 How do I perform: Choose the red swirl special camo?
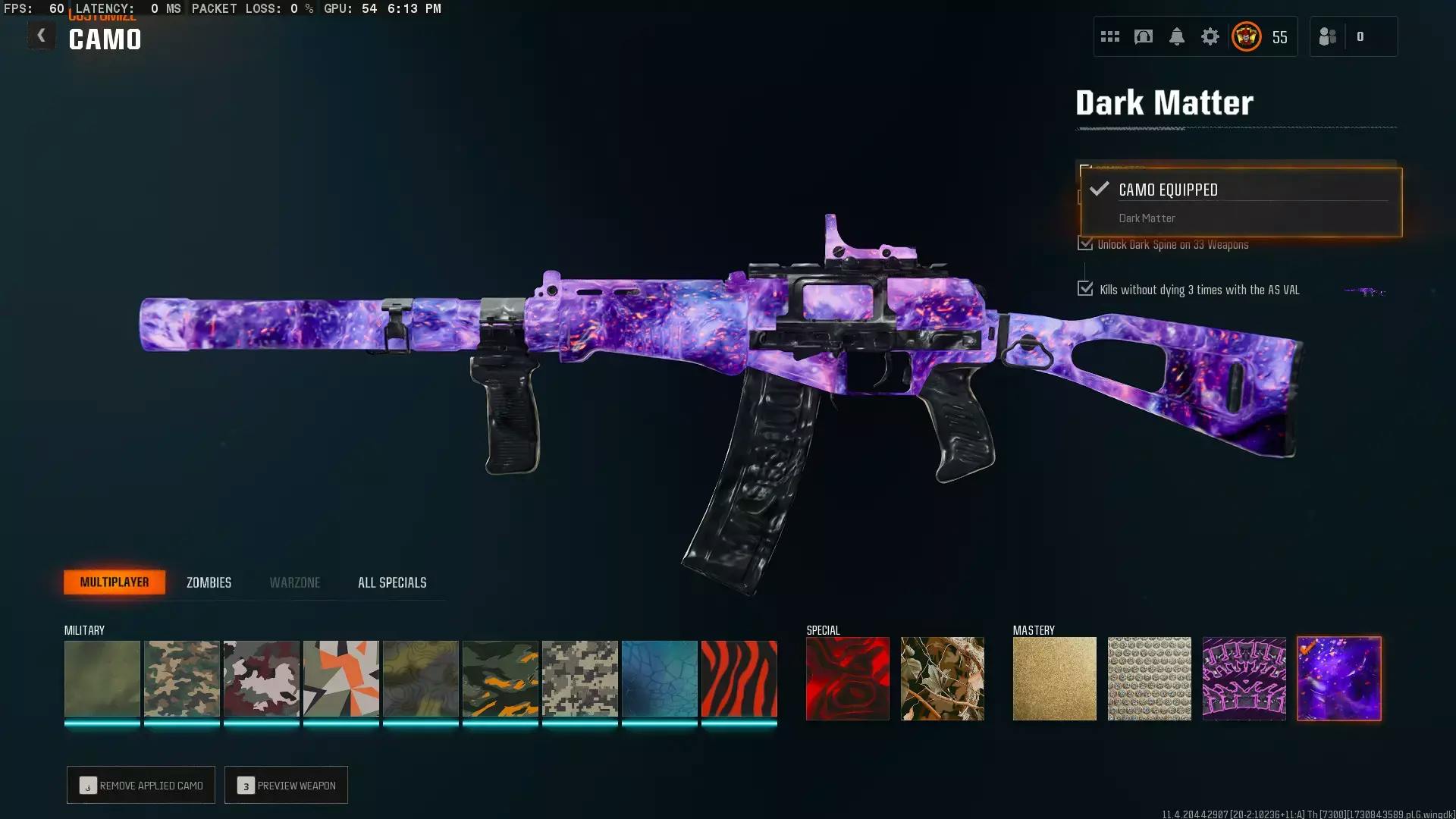tap(847, 679)
